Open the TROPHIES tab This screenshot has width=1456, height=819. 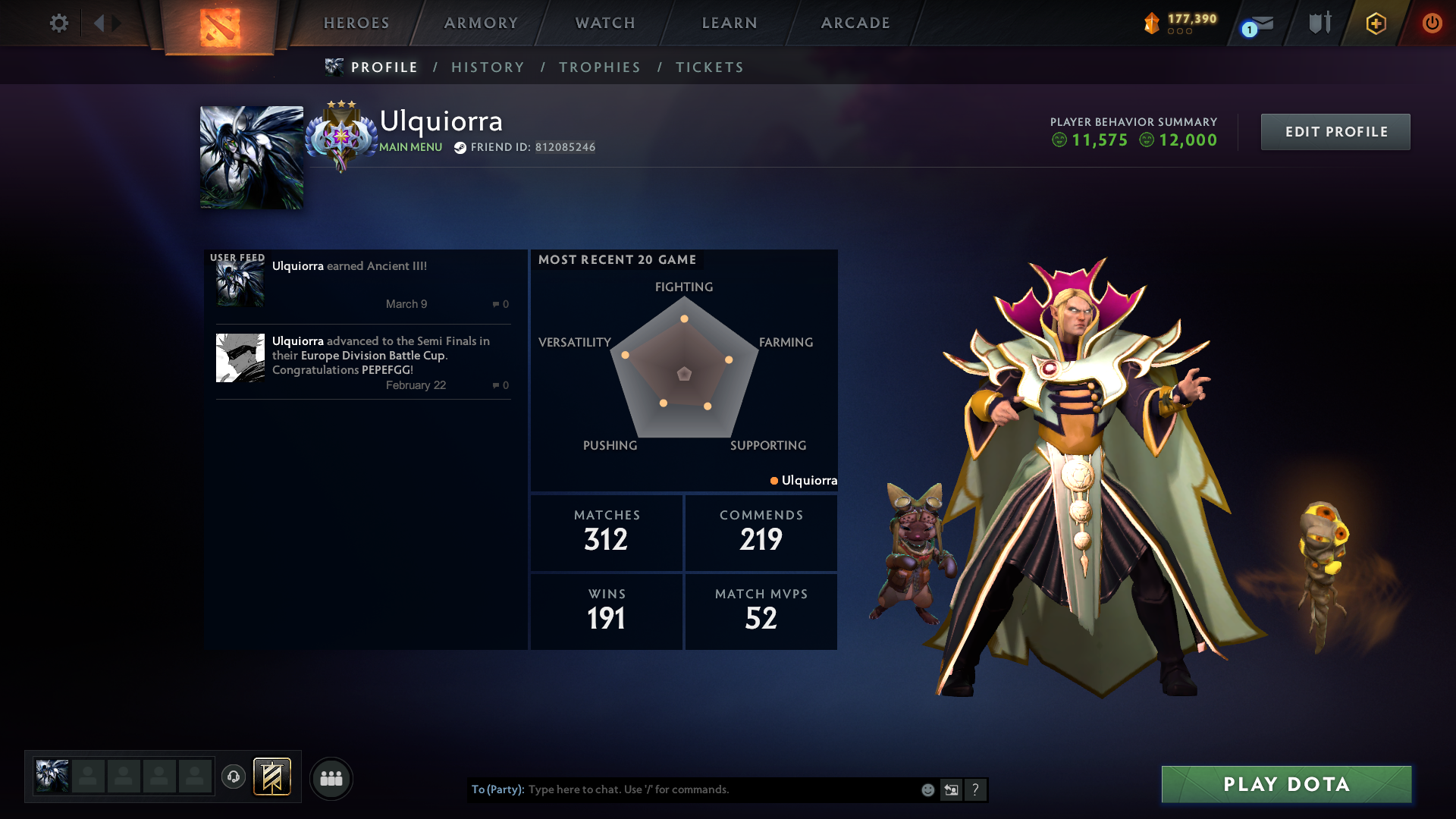click(x=599, y=67)
